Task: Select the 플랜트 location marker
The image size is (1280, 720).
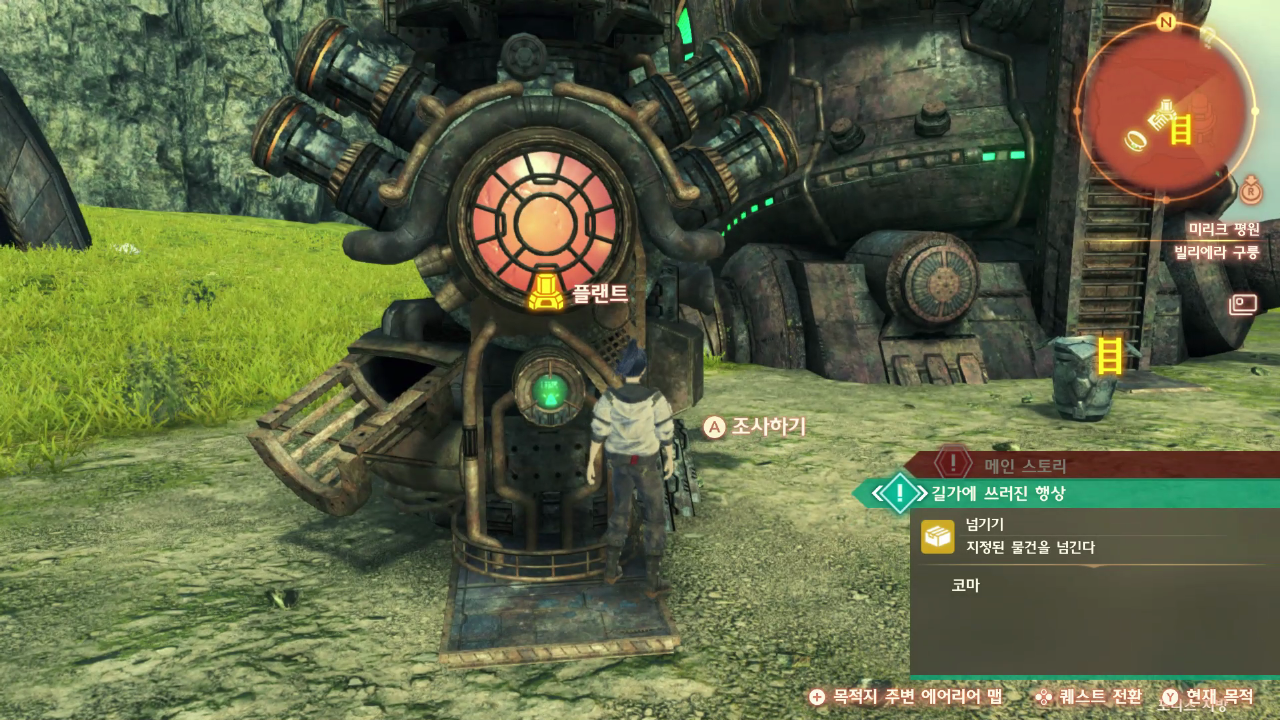Action: click(x=545, y=292)
